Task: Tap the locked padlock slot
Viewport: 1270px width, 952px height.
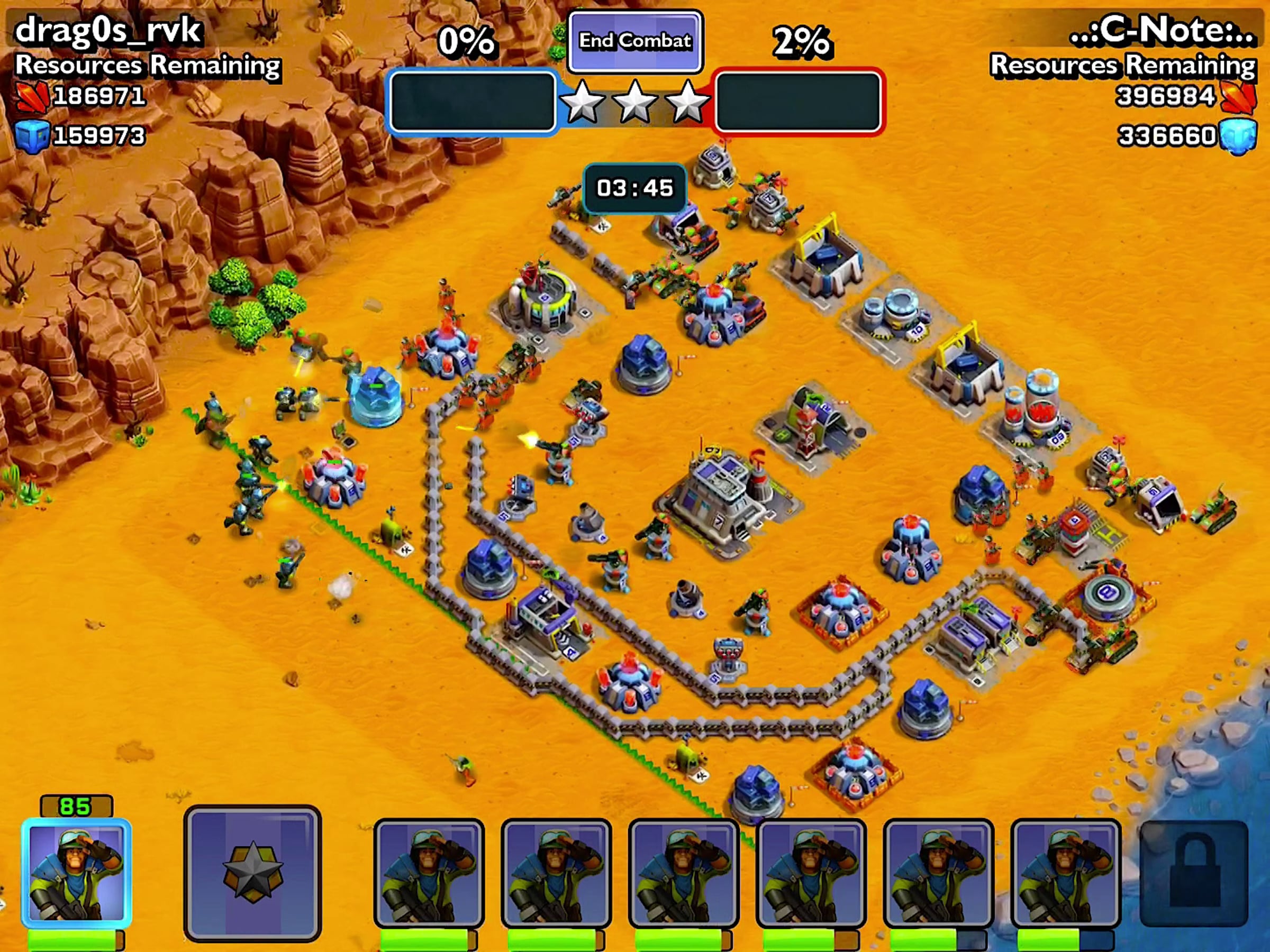Action: coord(1193,873)
